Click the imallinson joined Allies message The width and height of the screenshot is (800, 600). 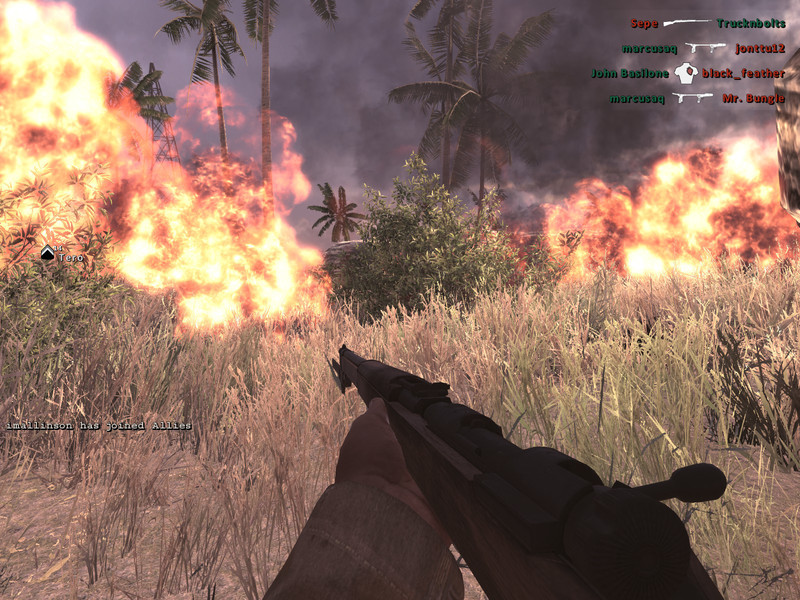(x=98, y=426)
